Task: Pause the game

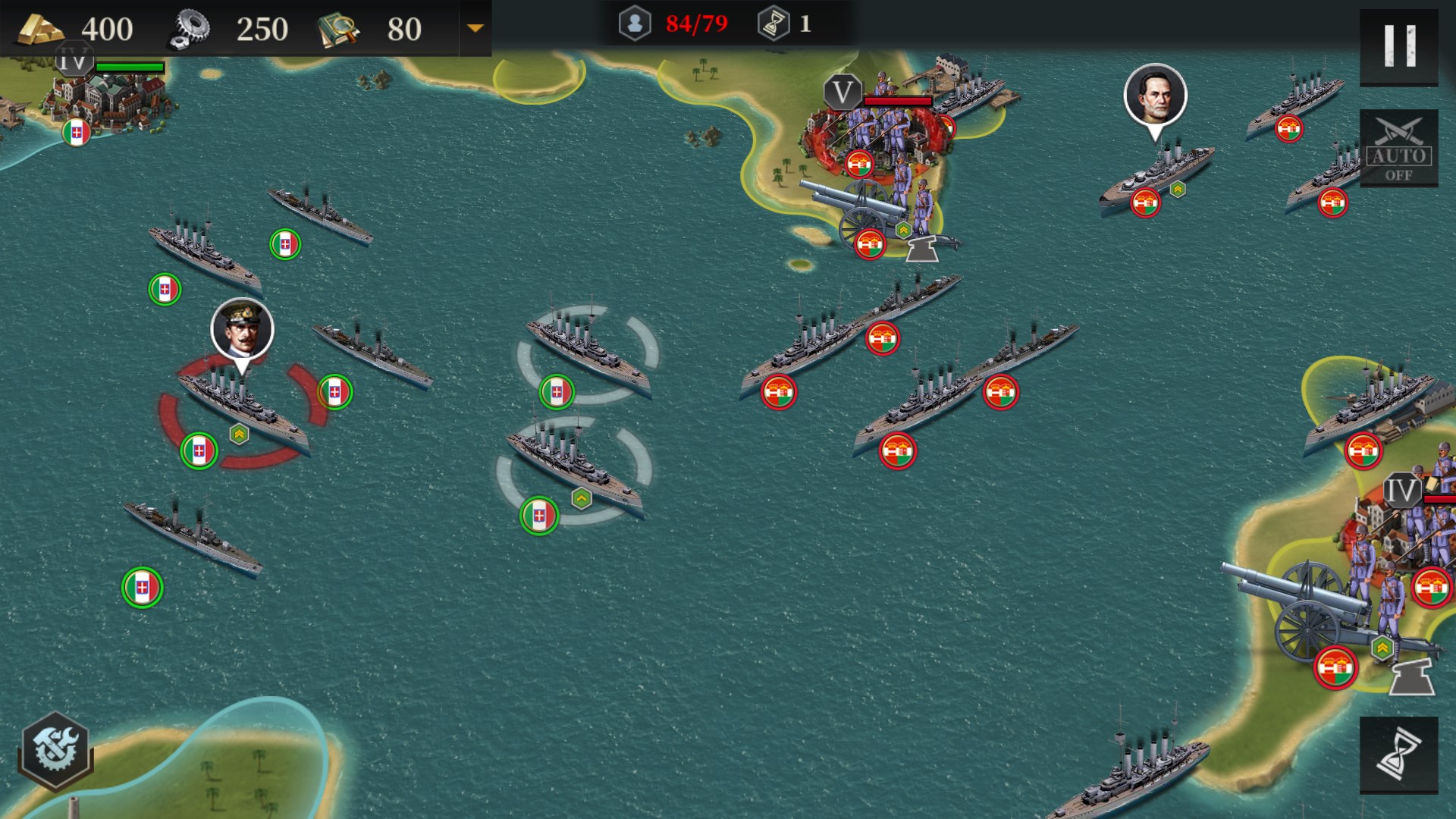Action: click(x=1398, y=47)
